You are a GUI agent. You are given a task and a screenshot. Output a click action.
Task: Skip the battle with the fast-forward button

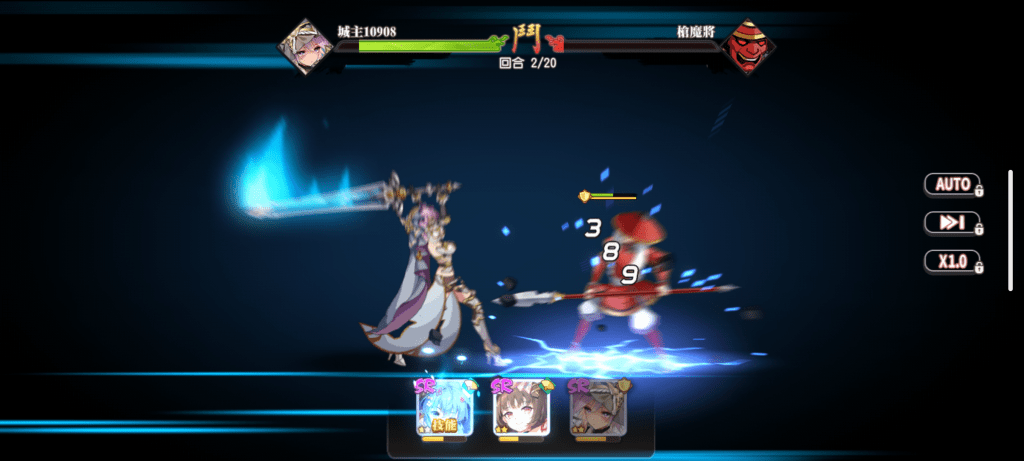[x=953, y=223]
